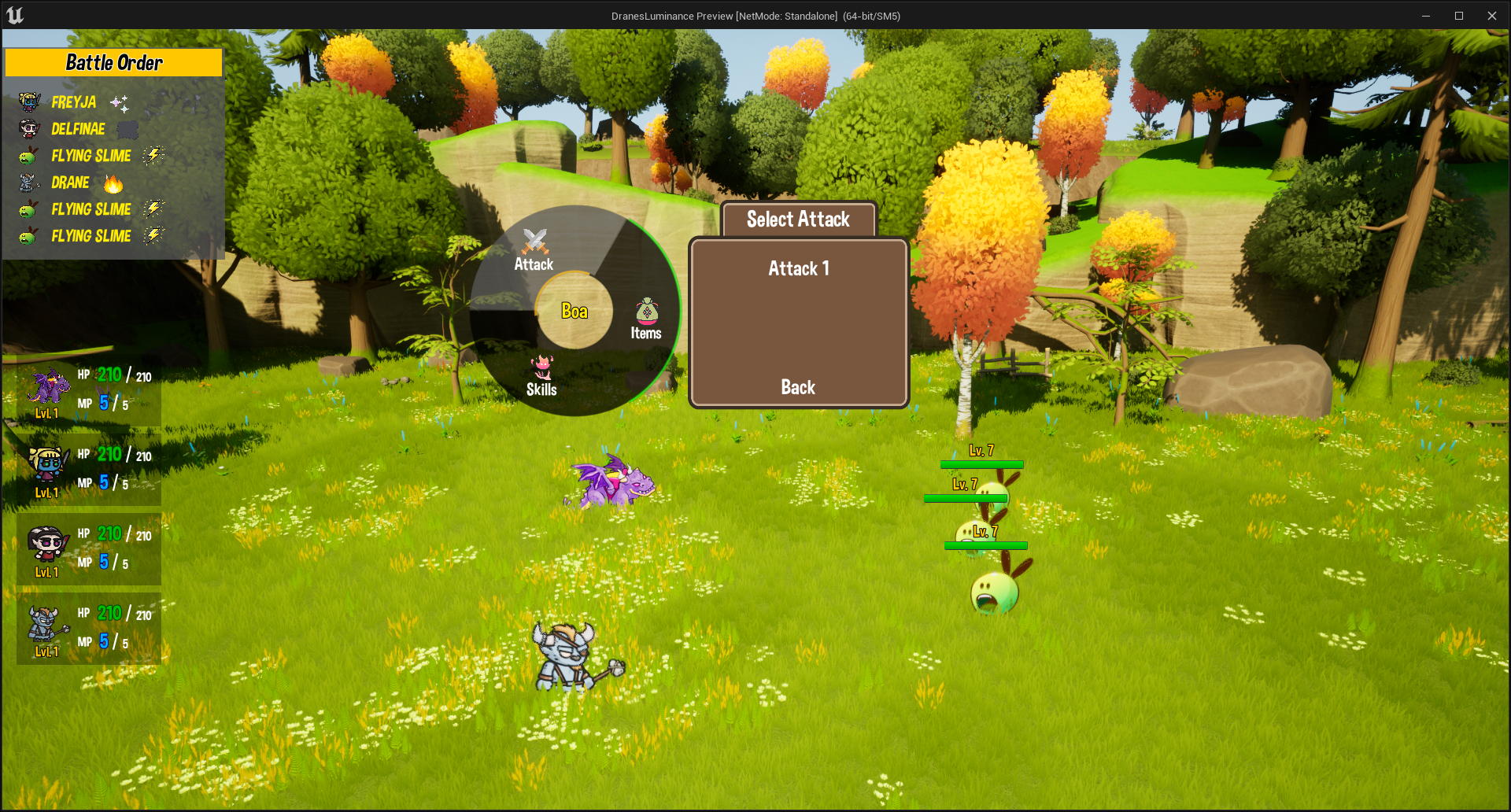Go Back from the Select Attack panel
1511x812 pixels.
pos(797,387)
